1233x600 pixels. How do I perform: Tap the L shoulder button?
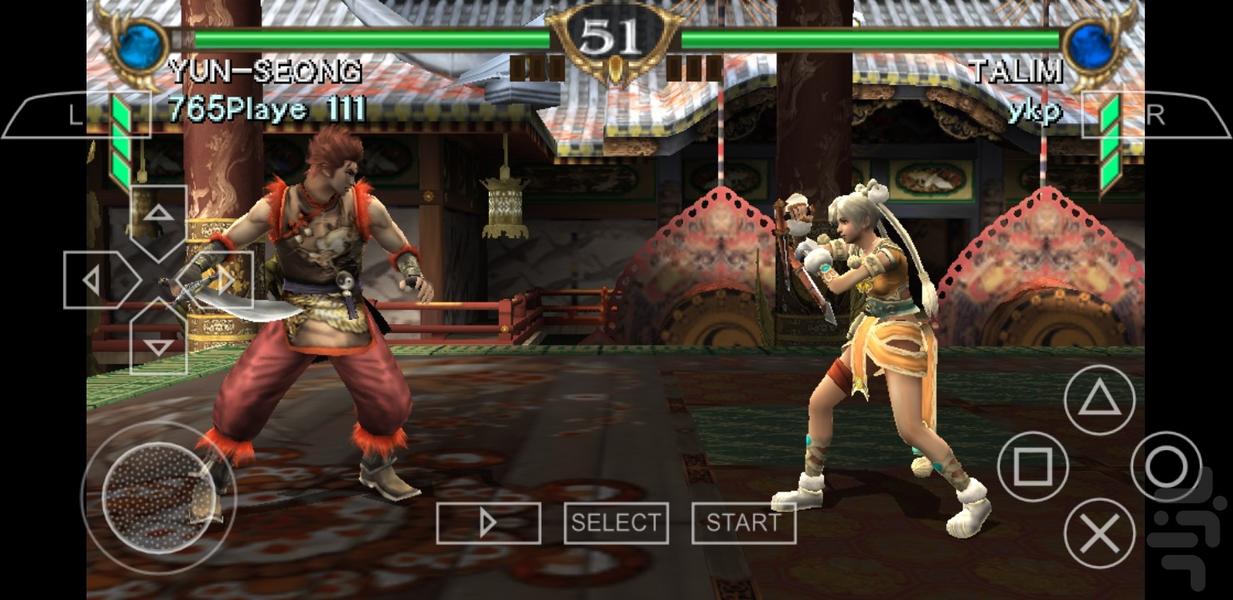(x=75, y=115)
